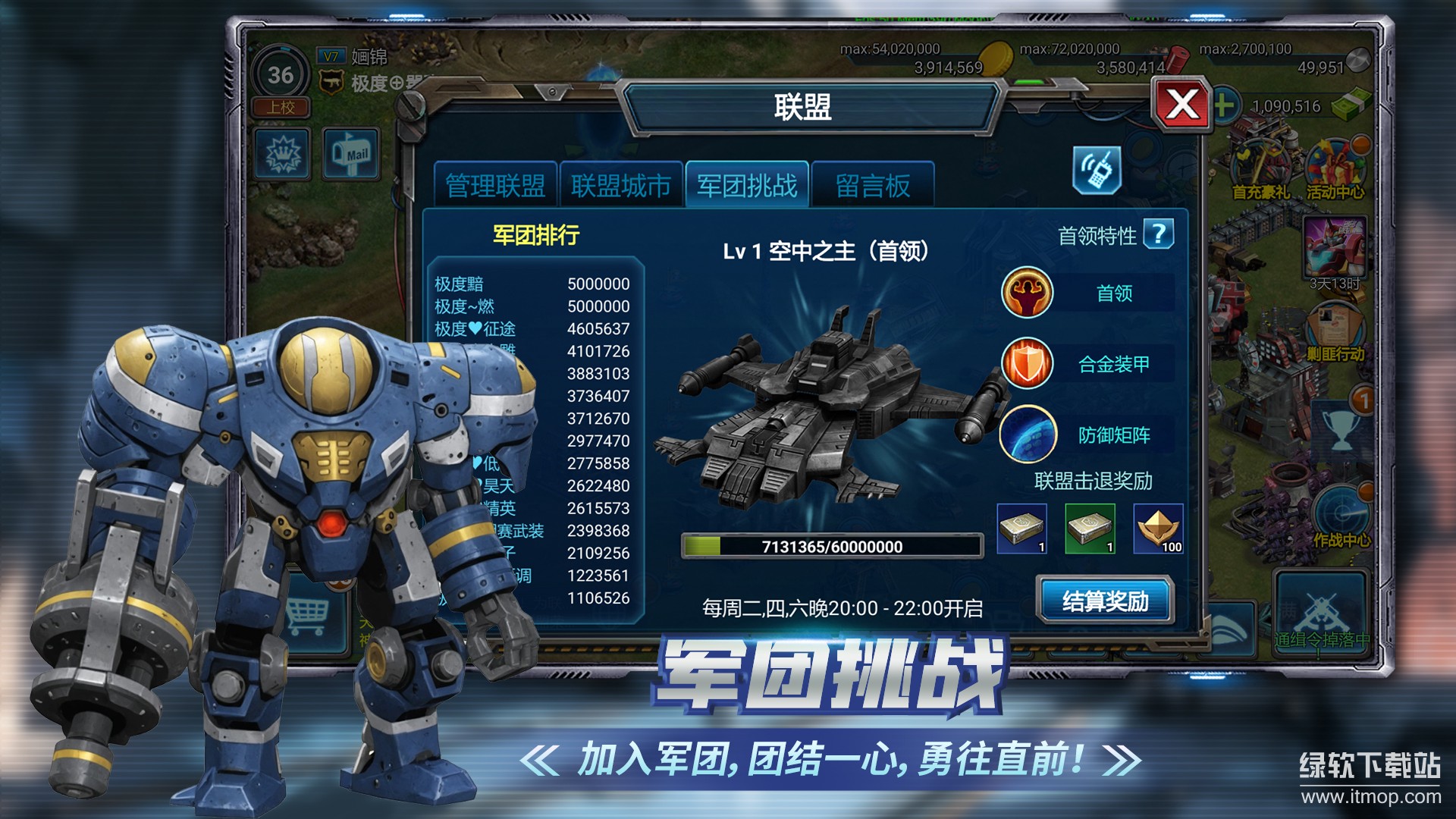Click the green plus add-cash button
Image resolution: width=1456 pixels, height=819 pixels.
pyautogui.click(x=1222, y=105)
